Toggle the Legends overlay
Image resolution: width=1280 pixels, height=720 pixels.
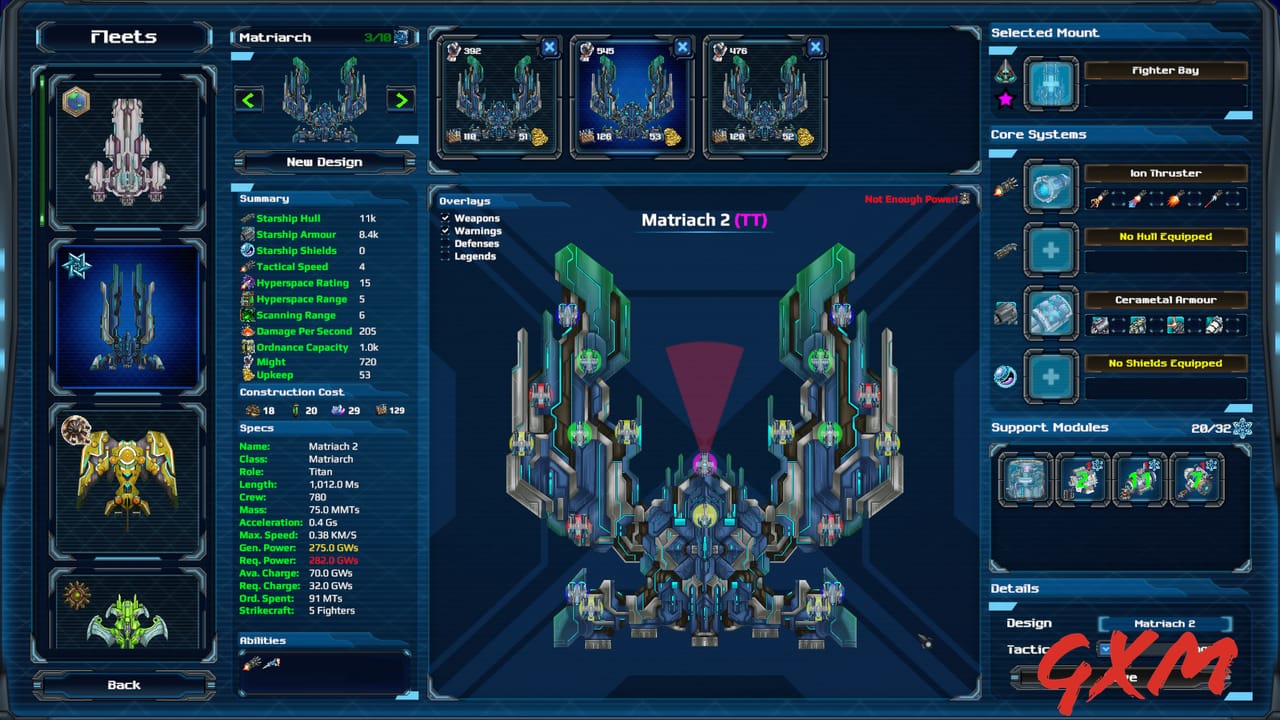click(x=444, y=256)
